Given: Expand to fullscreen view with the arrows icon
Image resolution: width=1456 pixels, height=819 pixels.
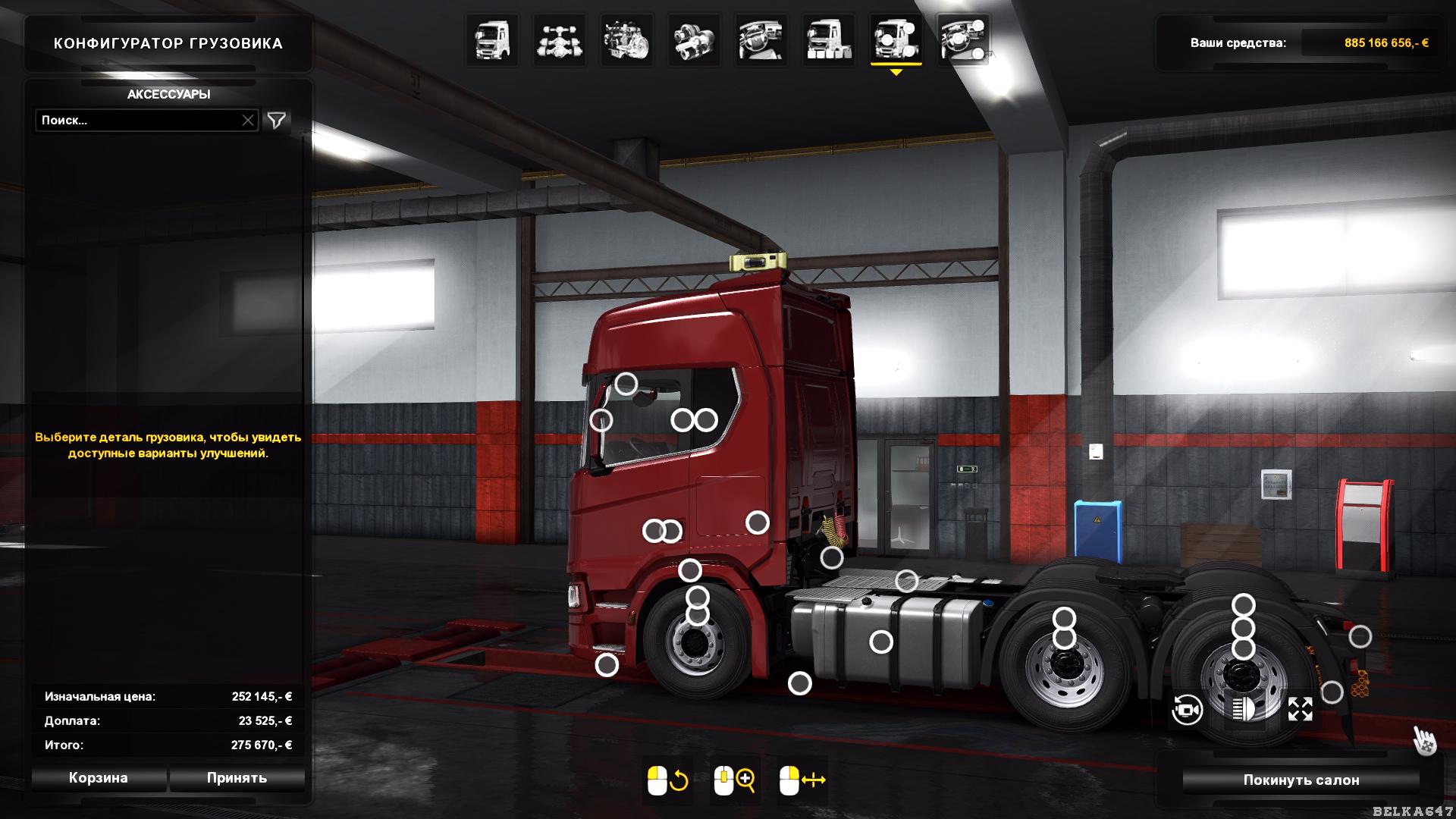Looking at the screenshot, I should coord(1300,710).
